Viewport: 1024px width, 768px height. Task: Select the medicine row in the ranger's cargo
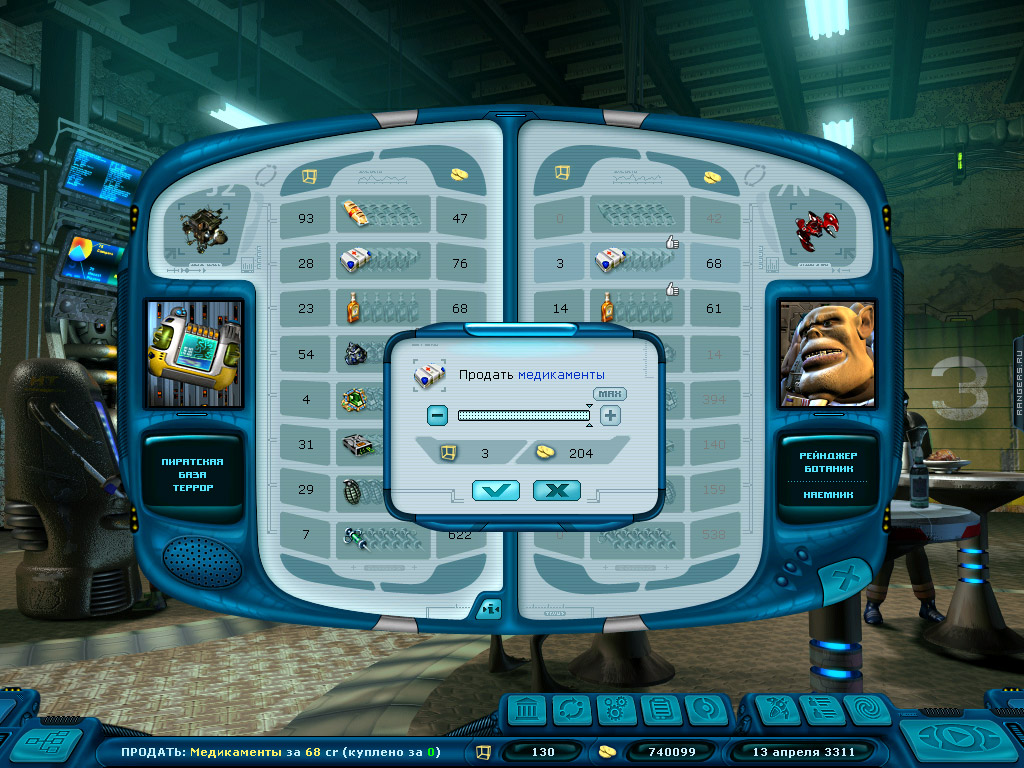pyautogui.click(x=628, y=263)
